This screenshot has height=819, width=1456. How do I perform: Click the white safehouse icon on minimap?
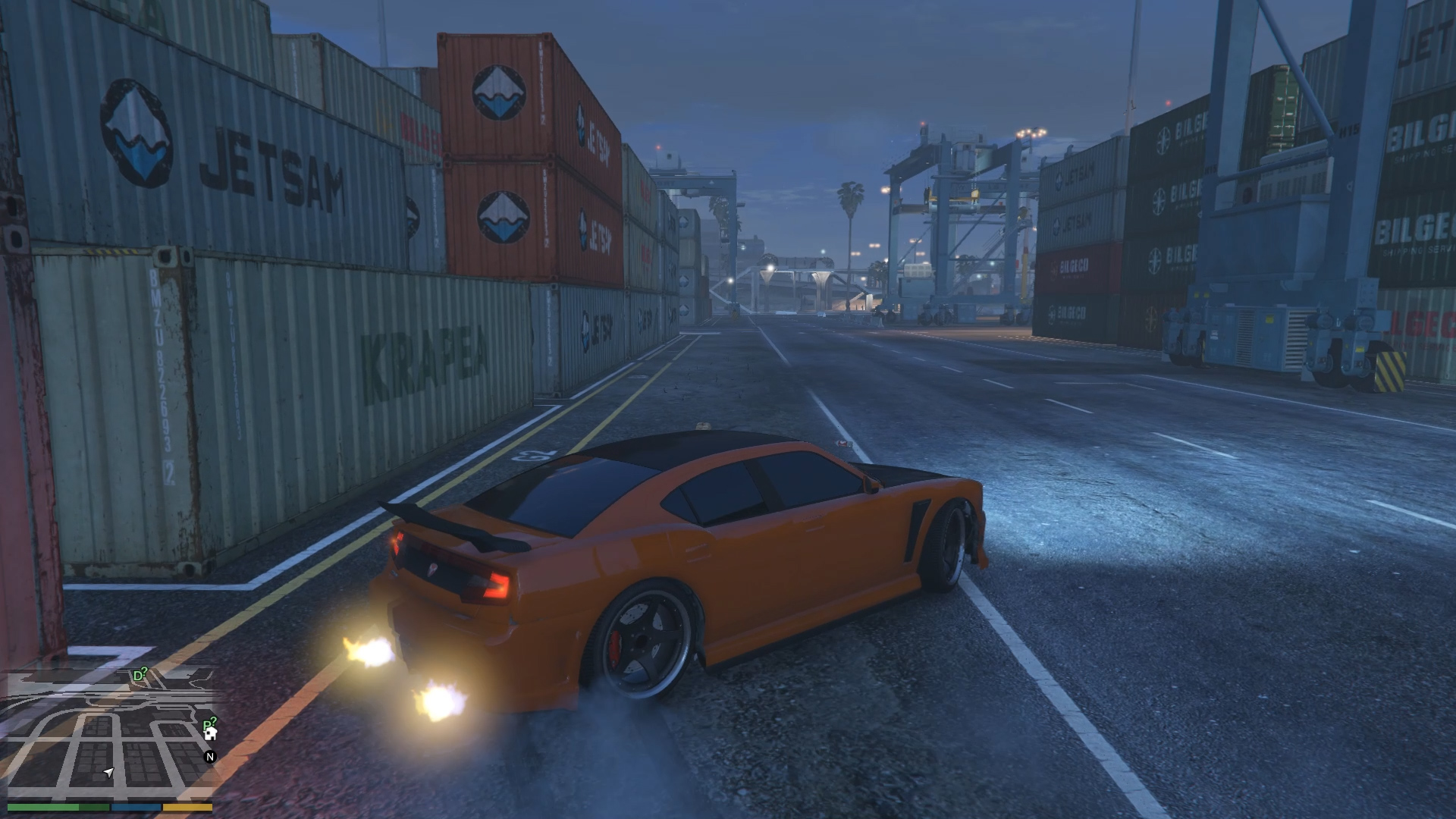click(212, 733)
